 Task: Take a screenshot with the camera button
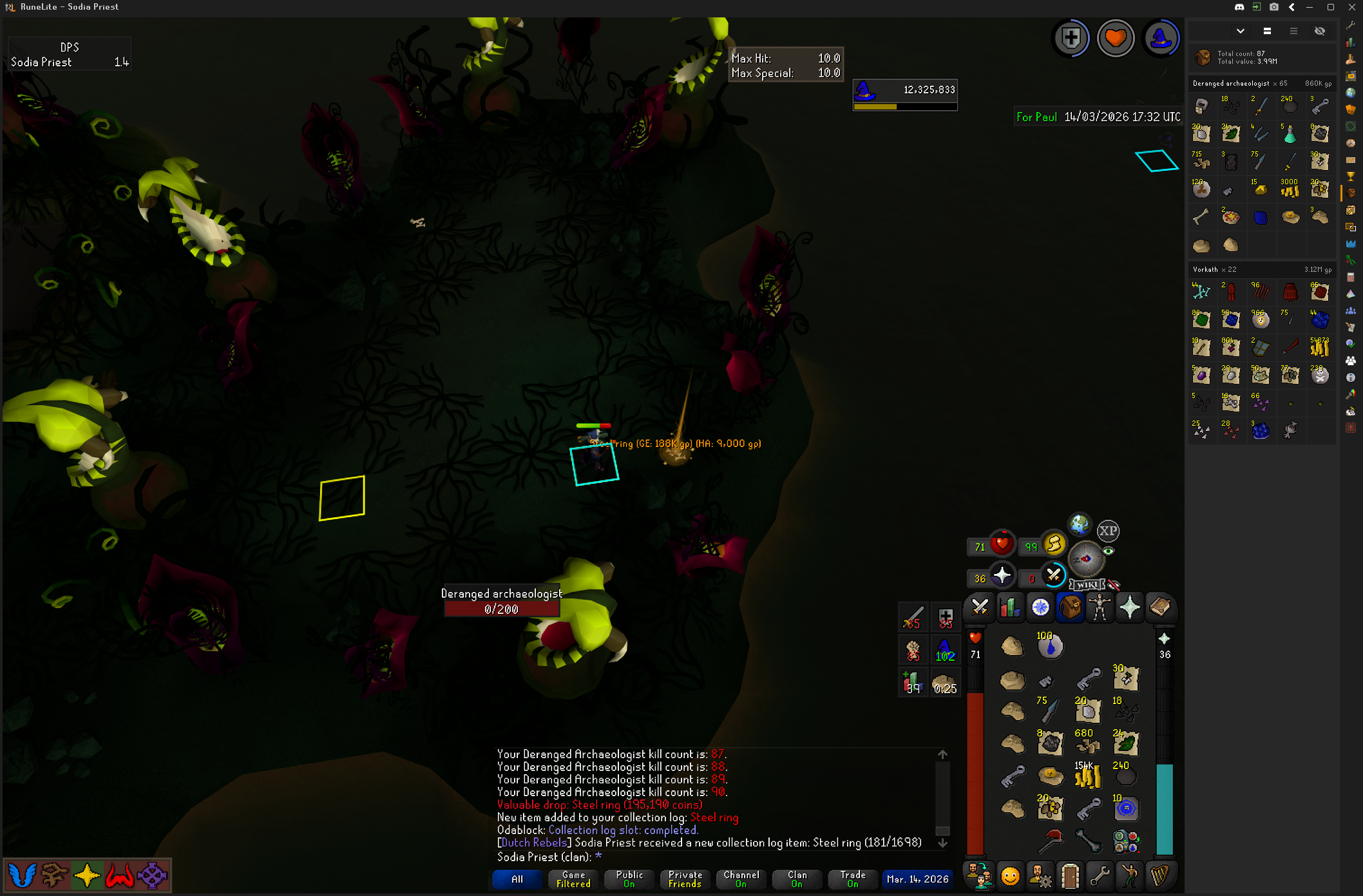1274,7
